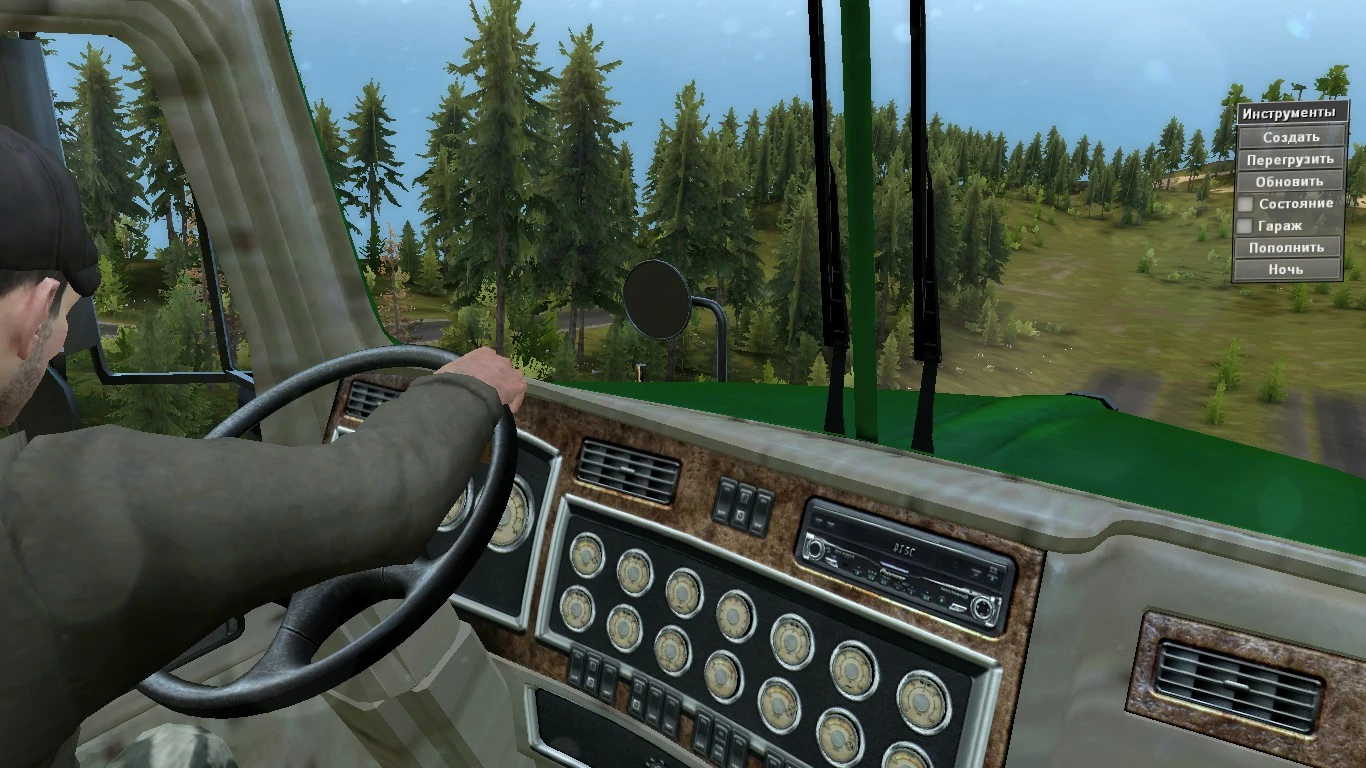
Task: Activate Ночь to switch to night mode
Action: (1289, 269)
